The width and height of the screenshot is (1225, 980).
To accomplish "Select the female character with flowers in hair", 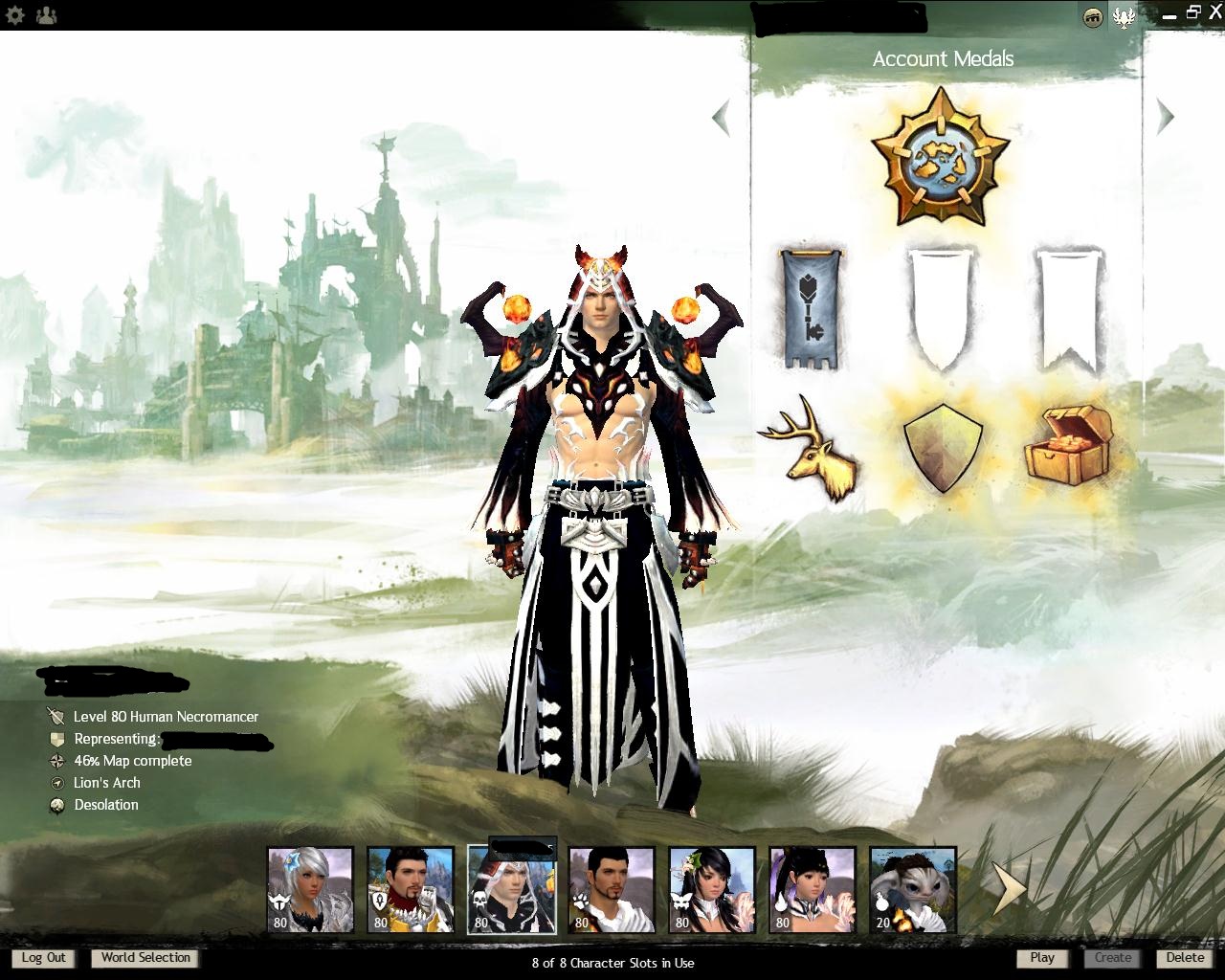I will [712, 890].
